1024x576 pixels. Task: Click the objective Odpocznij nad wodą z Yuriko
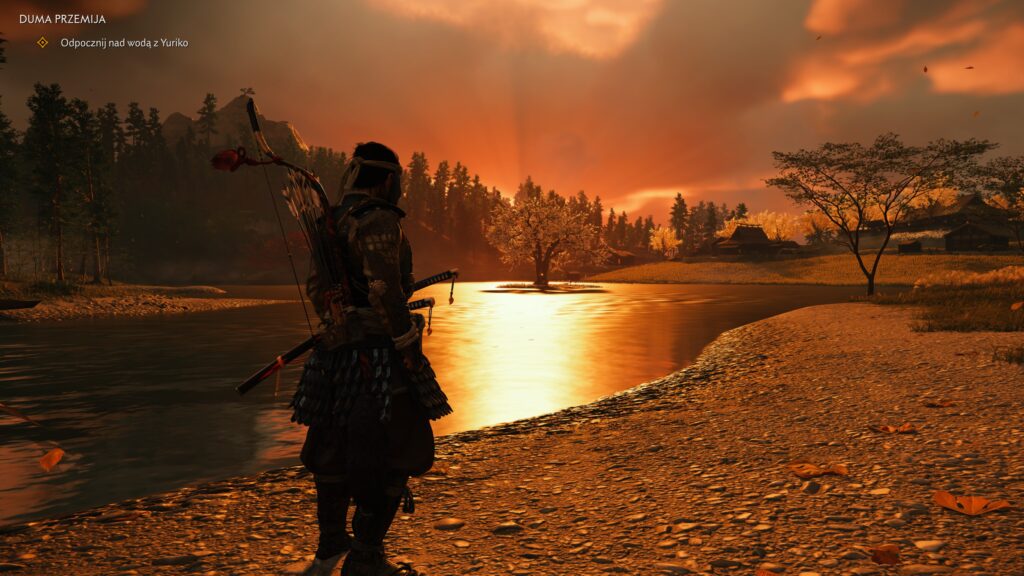pyautogui.click(x=124, y=43)
